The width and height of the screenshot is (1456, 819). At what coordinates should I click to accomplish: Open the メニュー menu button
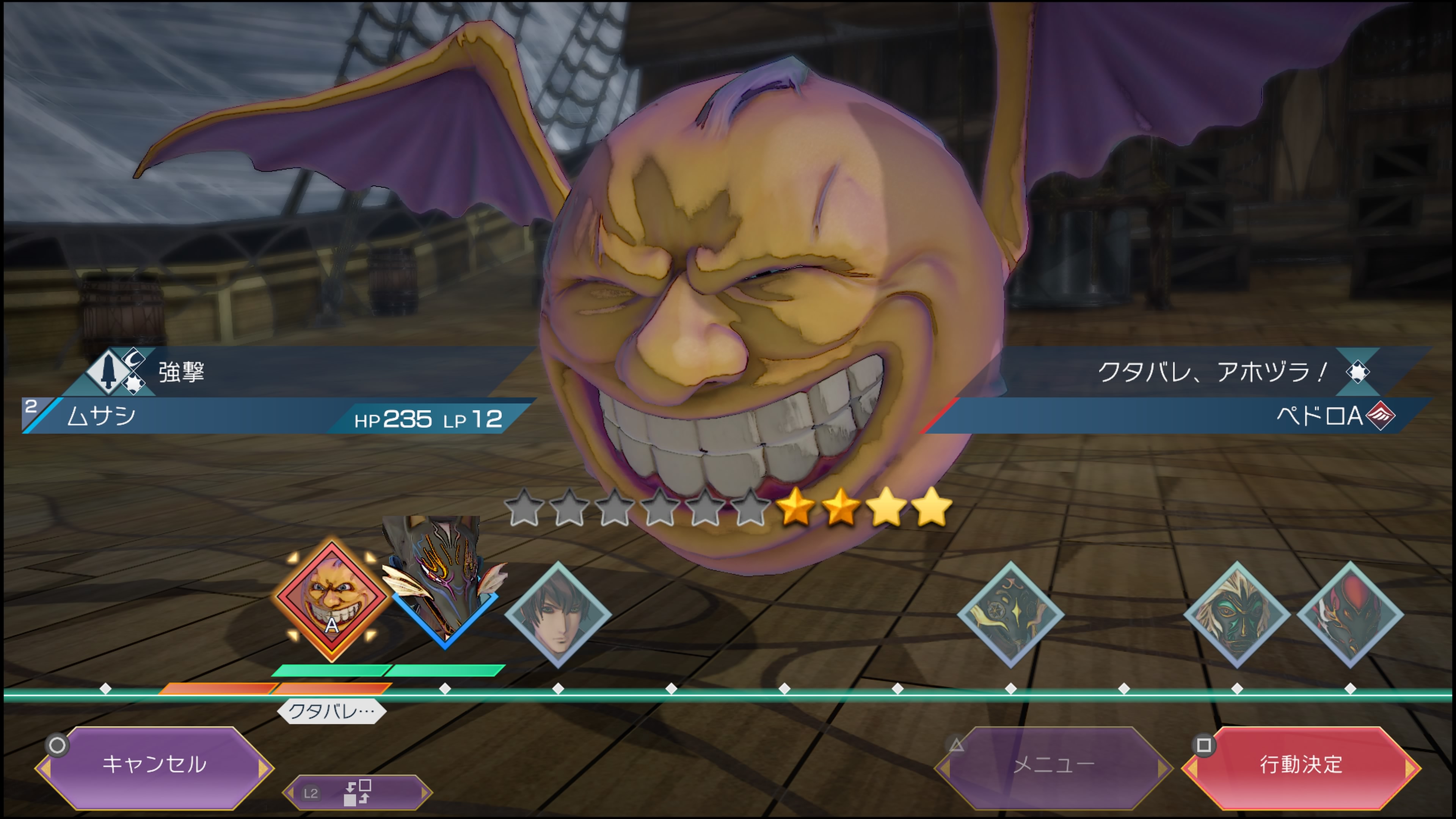coord(1053,765)
